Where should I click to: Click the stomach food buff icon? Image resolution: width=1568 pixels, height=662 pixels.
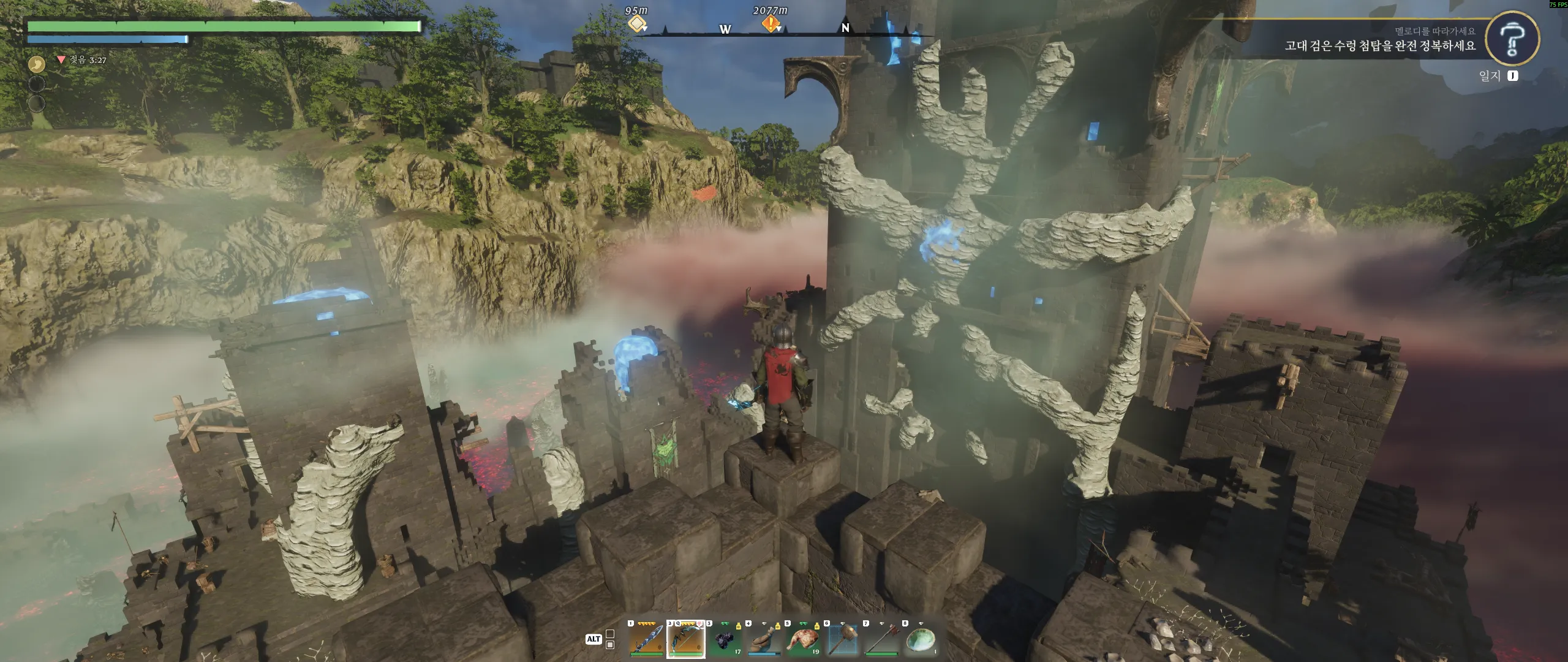(37, 63)
